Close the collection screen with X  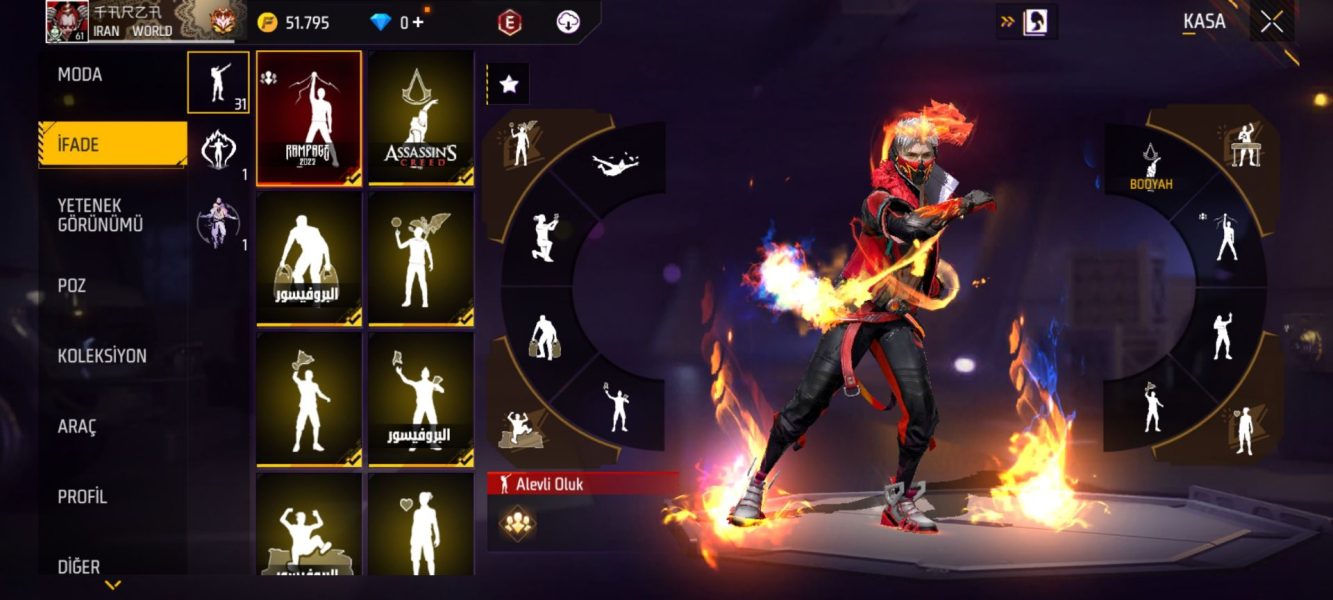1272,22
